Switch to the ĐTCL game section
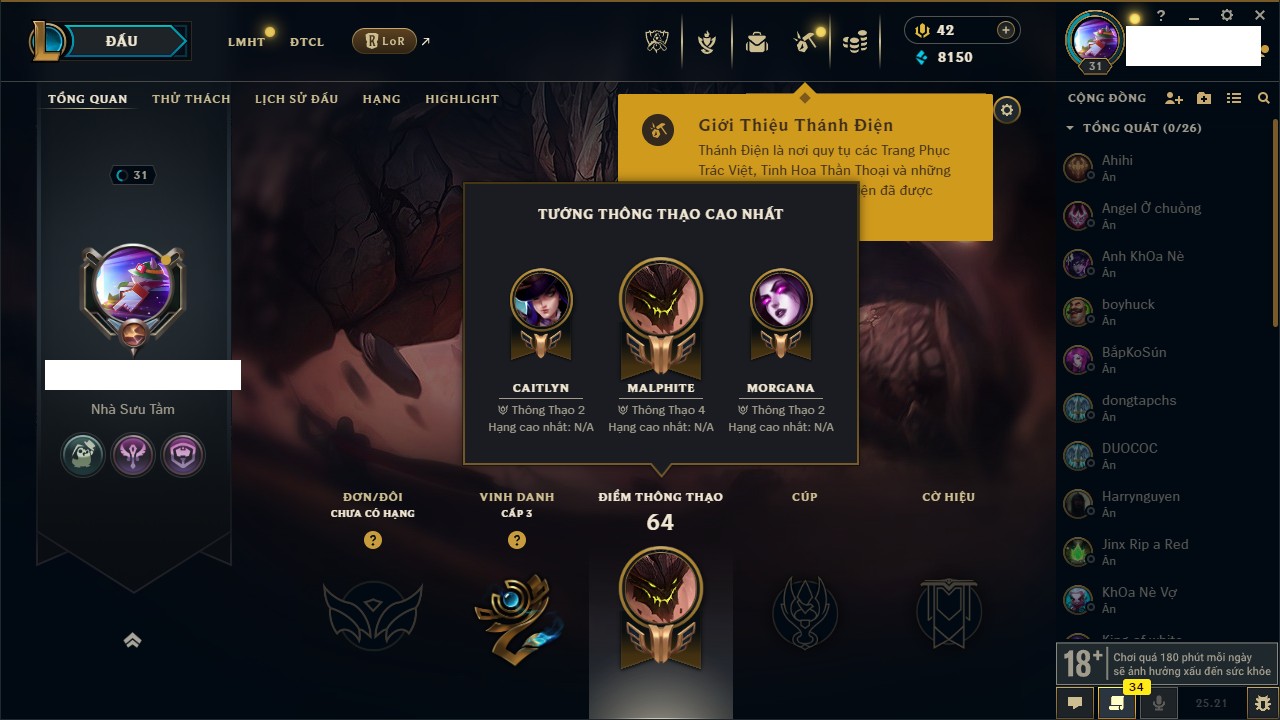Viewport: 1280px width, 720px height. [307, 42]
